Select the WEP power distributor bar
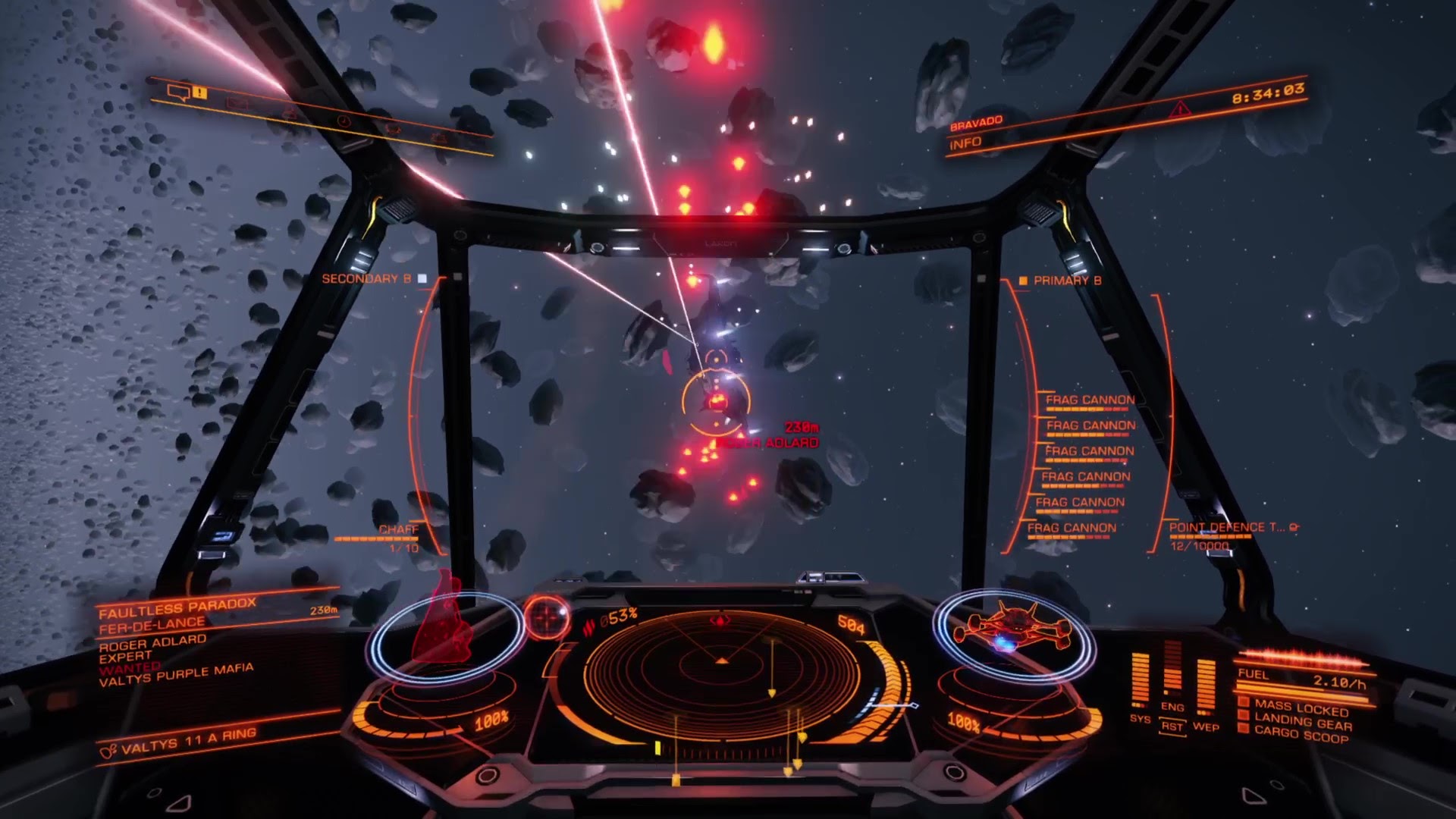The height and width of the screenshot is (819, 1456). tap(1205, 686)
